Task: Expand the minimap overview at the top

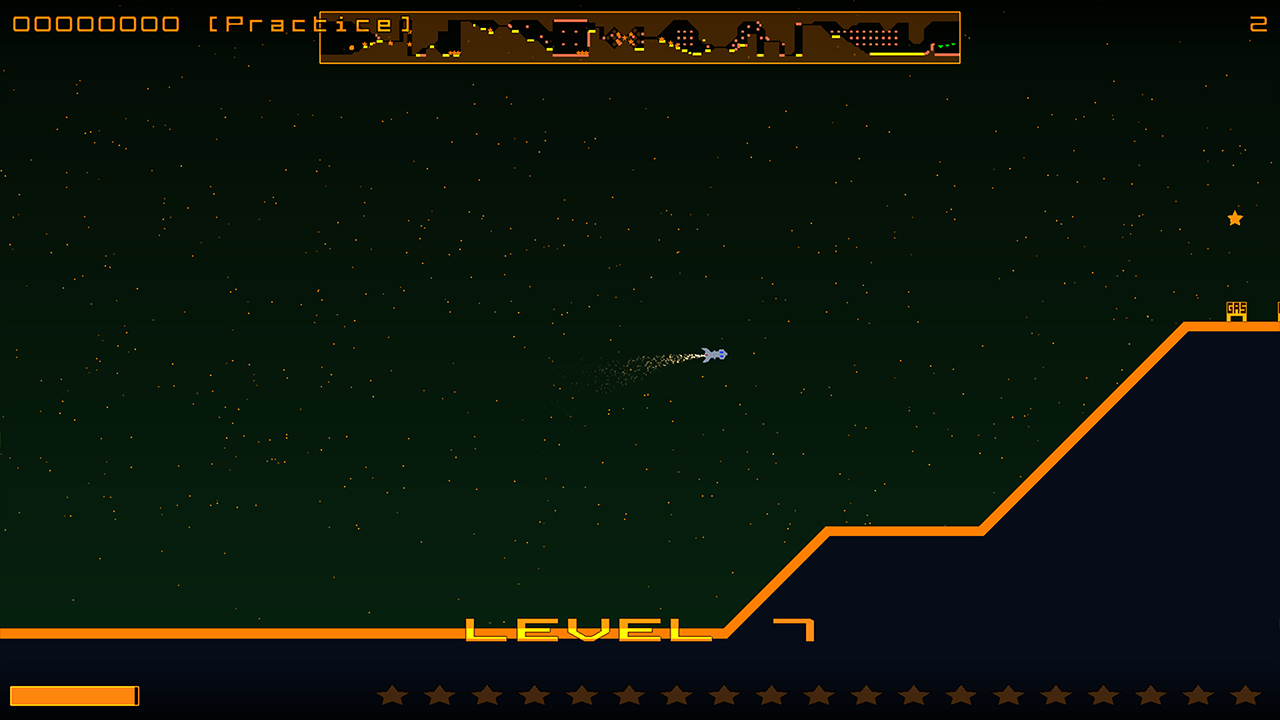Action: [640, 36]
